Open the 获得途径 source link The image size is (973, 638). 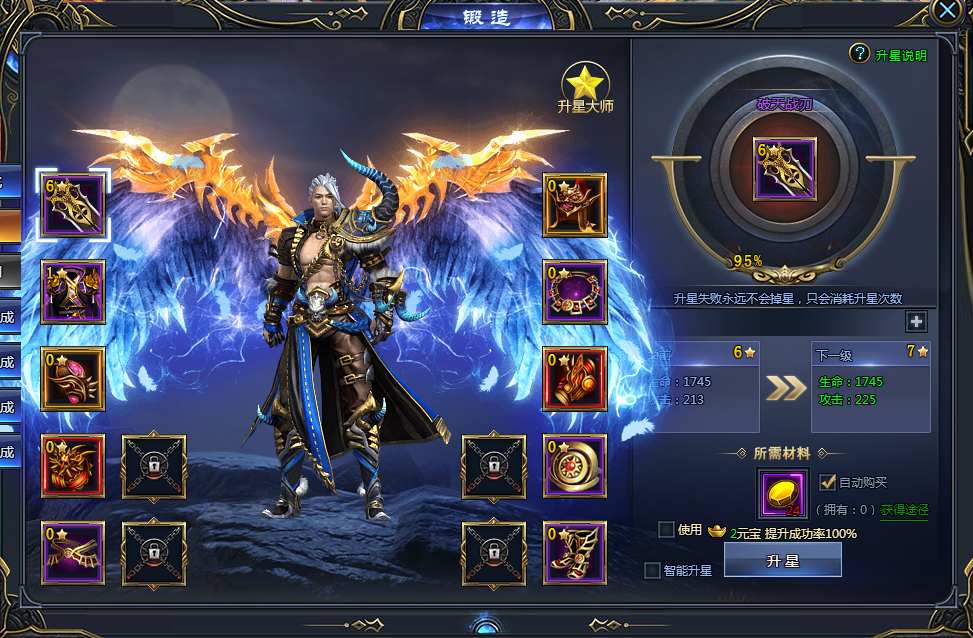(x=903, y=510)
